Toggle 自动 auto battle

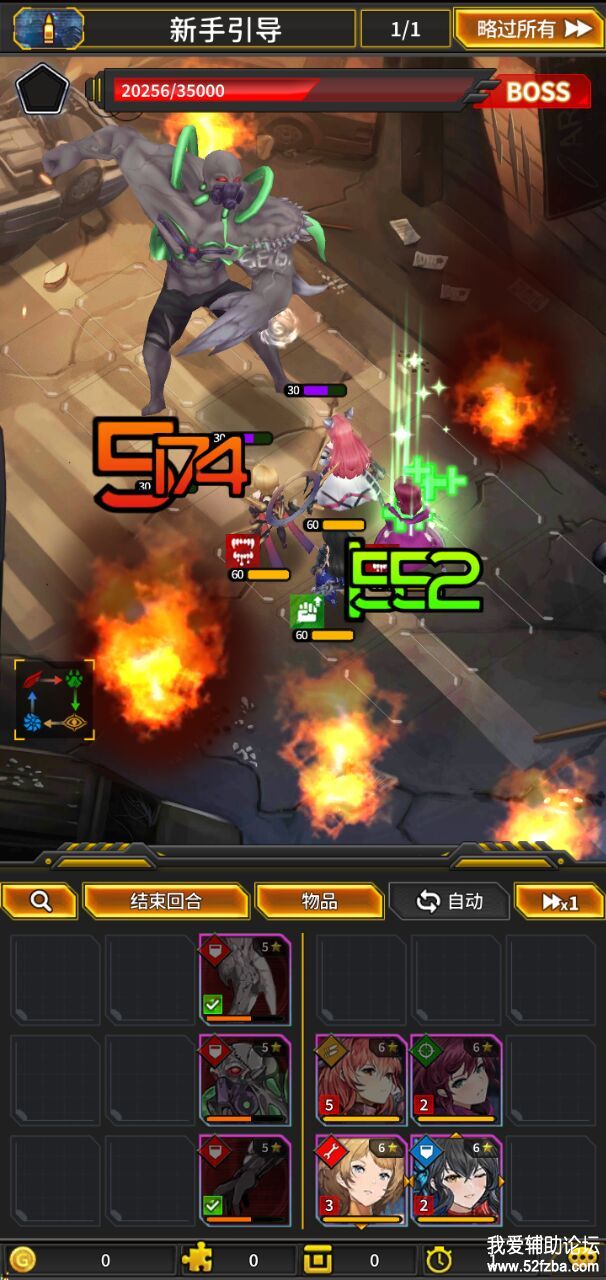[x=450, y=901]
